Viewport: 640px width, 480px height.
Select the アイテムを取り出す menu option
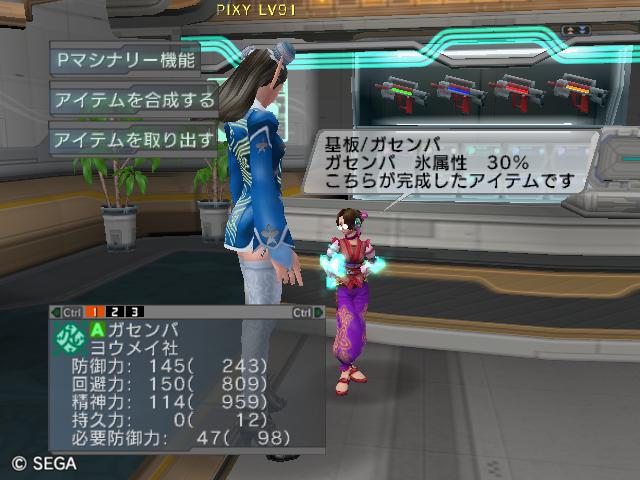[x=134, y=139]
